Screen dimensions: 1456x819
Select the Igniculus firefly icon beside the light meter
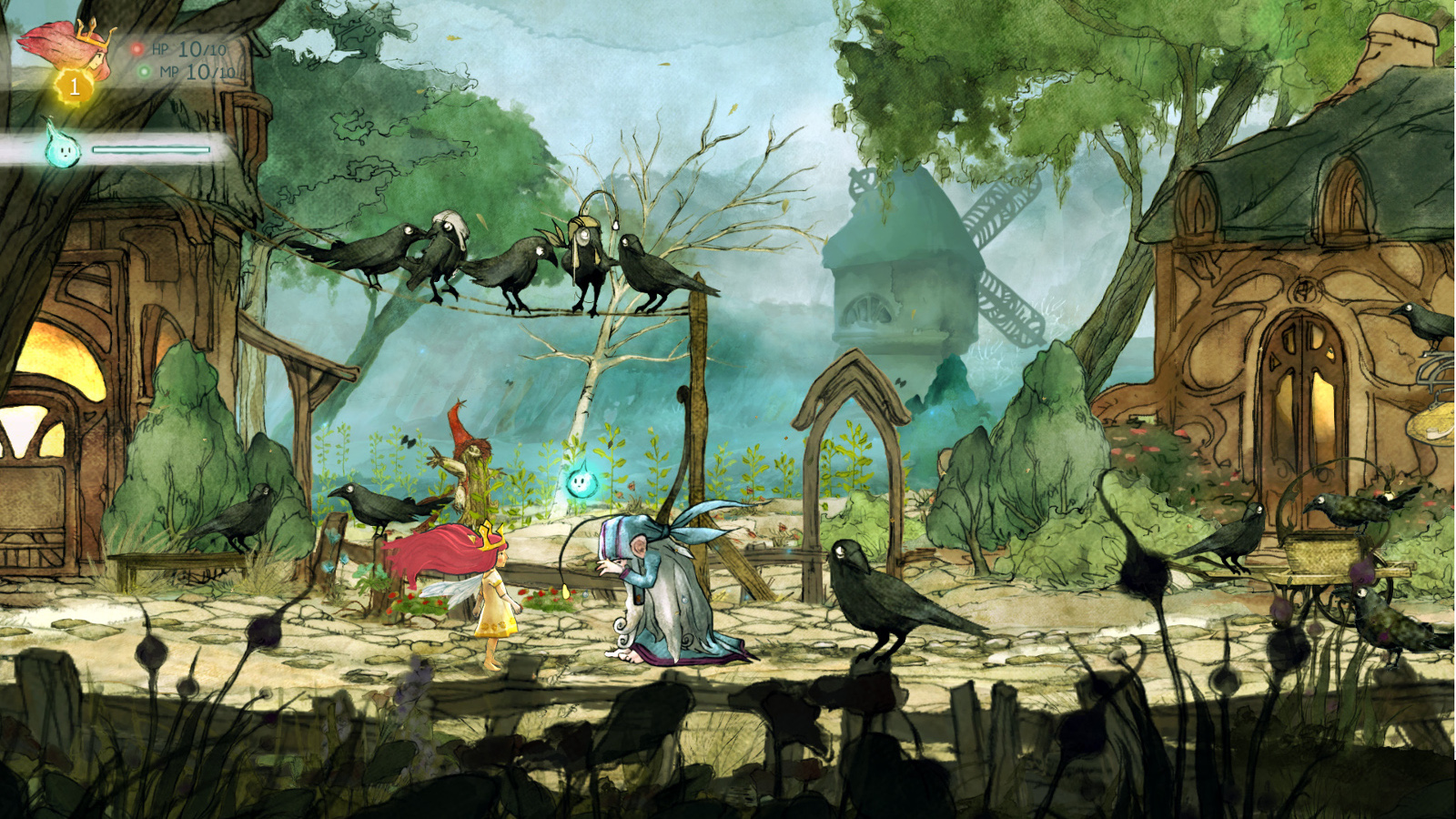[64, 146]
